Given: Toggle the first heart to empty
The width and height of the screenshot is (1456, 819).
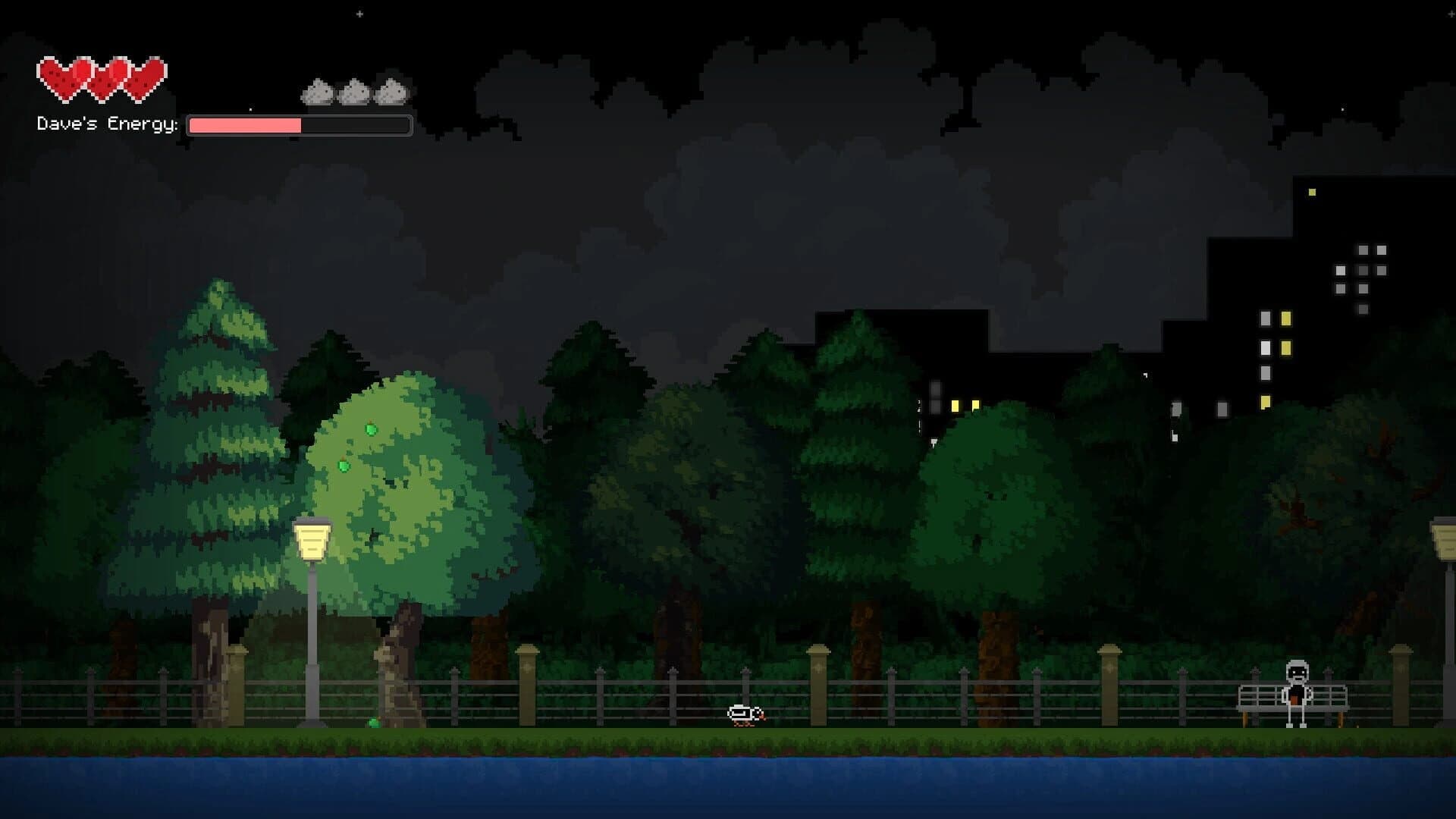Looking at the screenshot, I should 57,76.
